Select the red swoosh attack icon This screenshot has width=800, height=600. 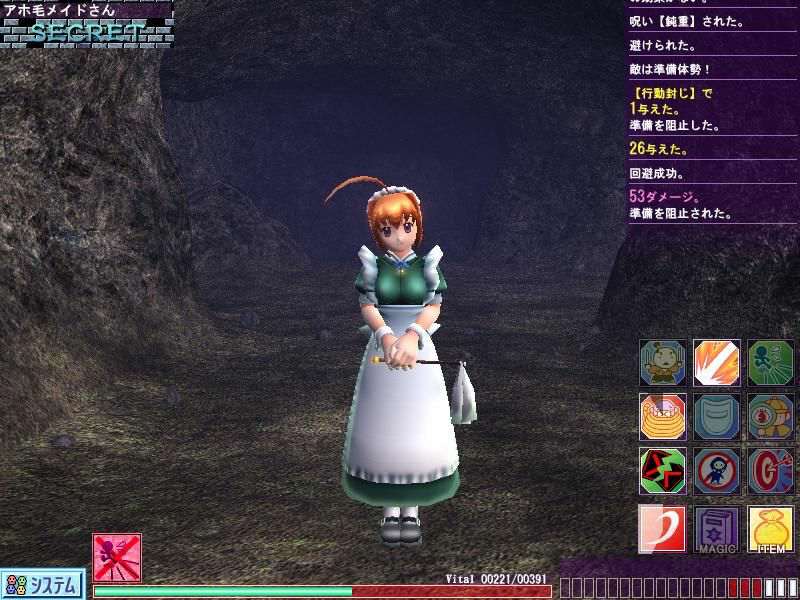tap(662, 528)
